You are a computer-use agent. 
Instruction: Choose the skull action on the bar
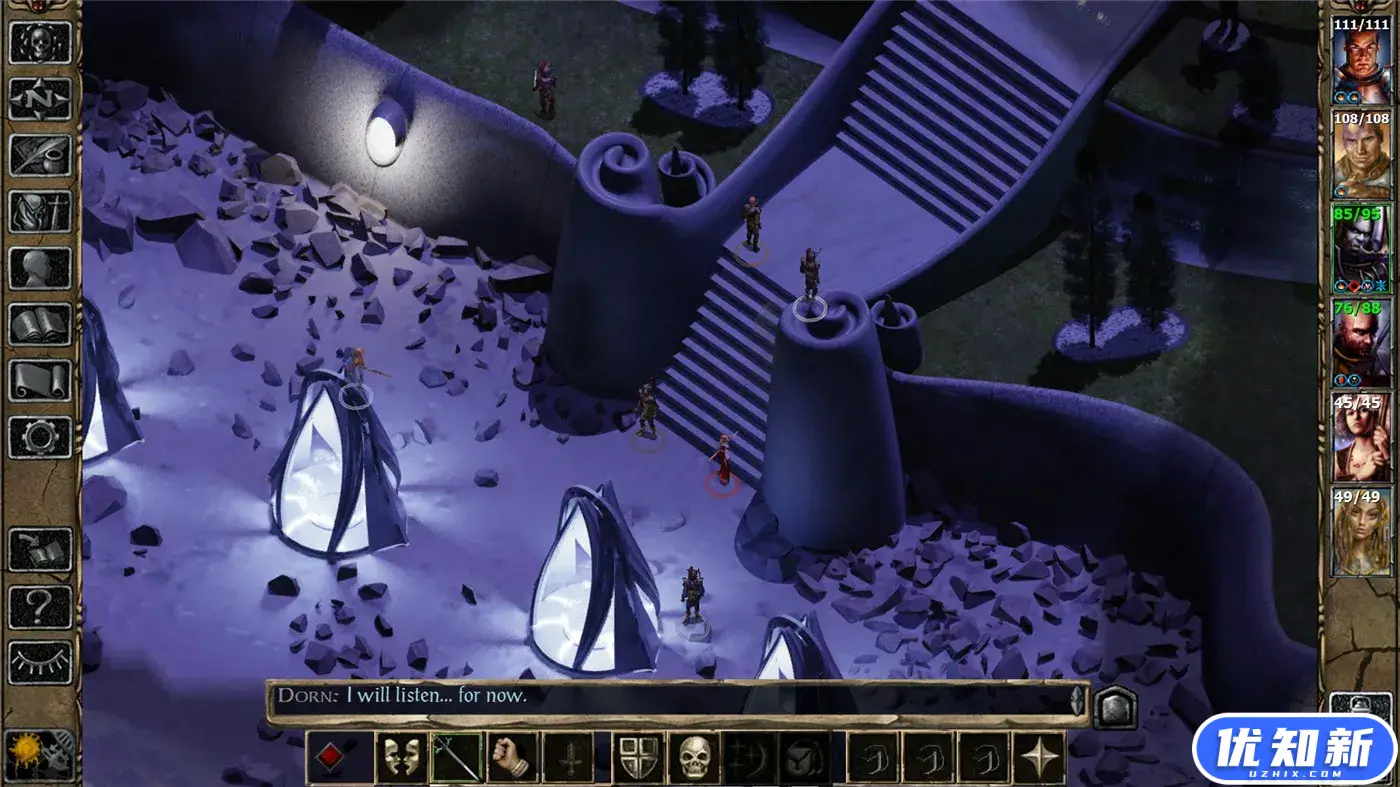(694, 757)
